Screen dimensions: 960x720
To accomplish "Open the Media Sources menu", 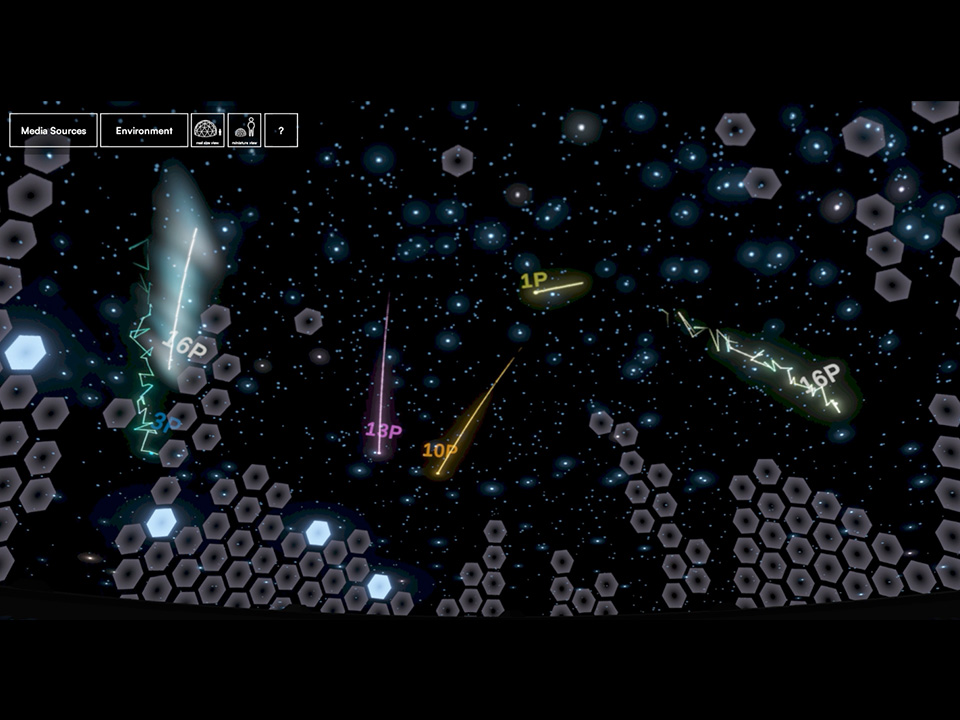I will click(53, 130).
